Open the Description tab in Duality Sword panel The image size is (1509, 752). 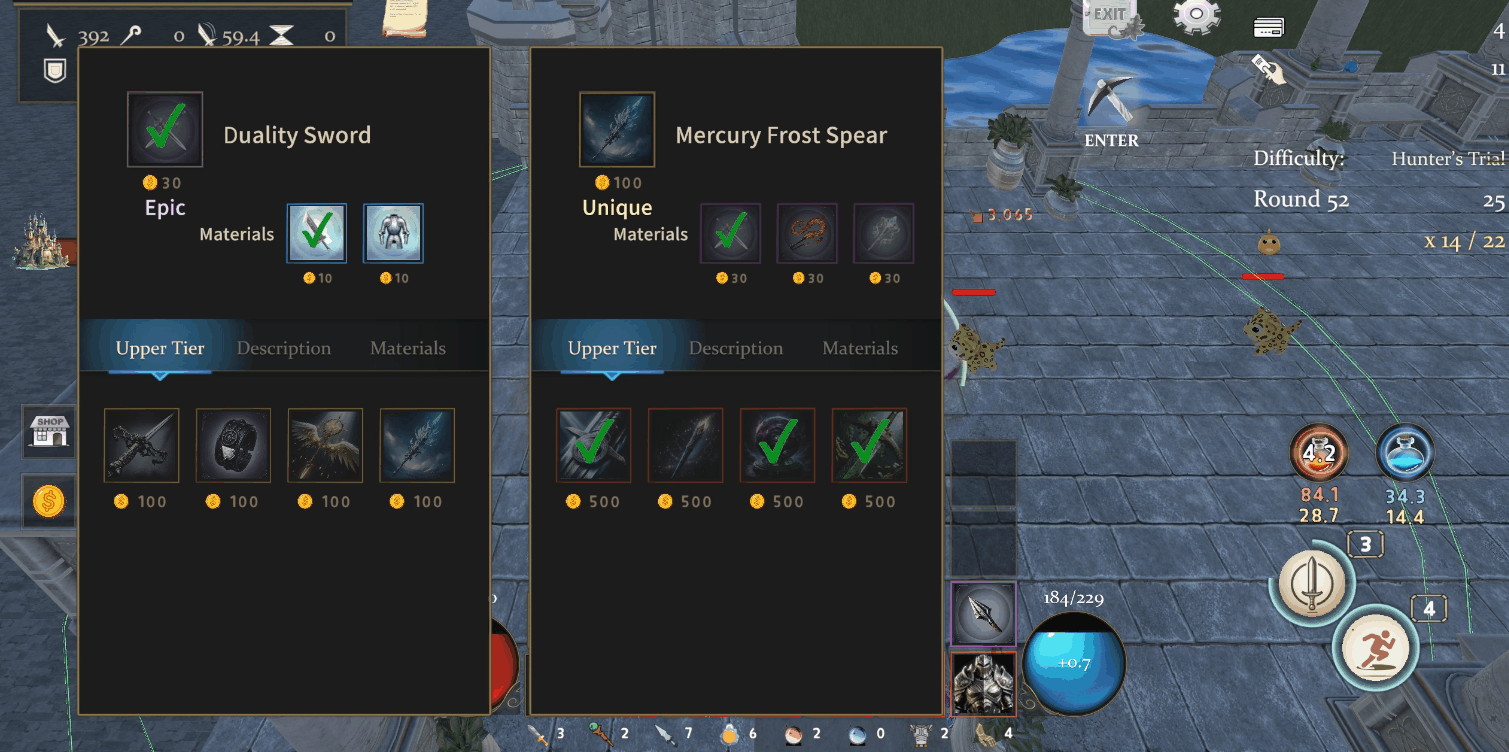click(284, 348)
